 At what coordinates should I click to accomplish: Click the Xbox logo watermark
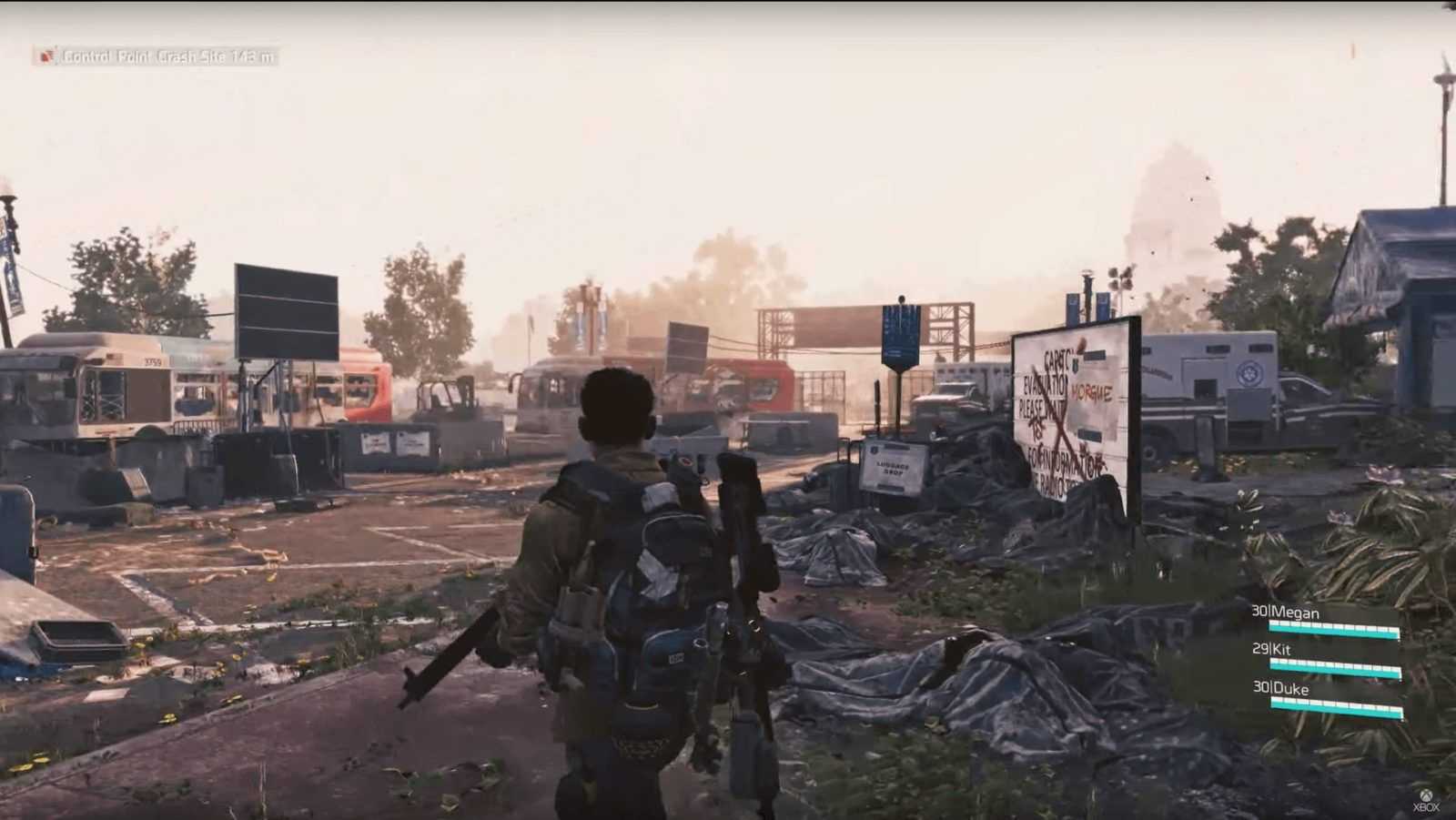coord(1426,801)
